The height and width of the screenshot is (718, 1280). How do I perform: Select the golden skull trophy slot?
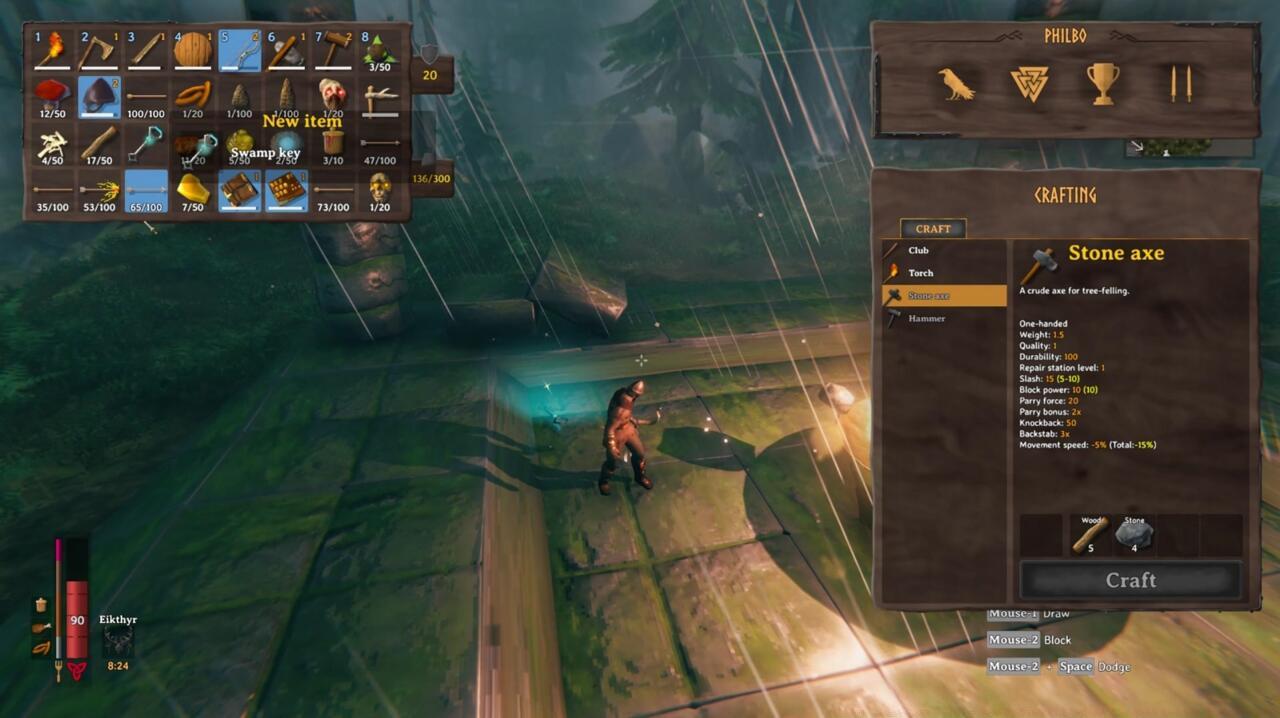(x=380, y=190)
